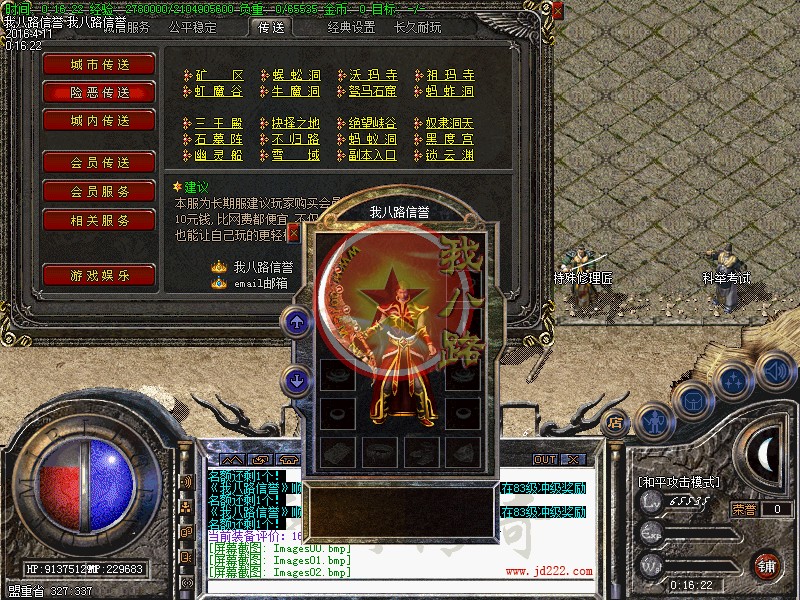Open the red 铺 shop button
This screenshot has width=800, height=600.
767,563
